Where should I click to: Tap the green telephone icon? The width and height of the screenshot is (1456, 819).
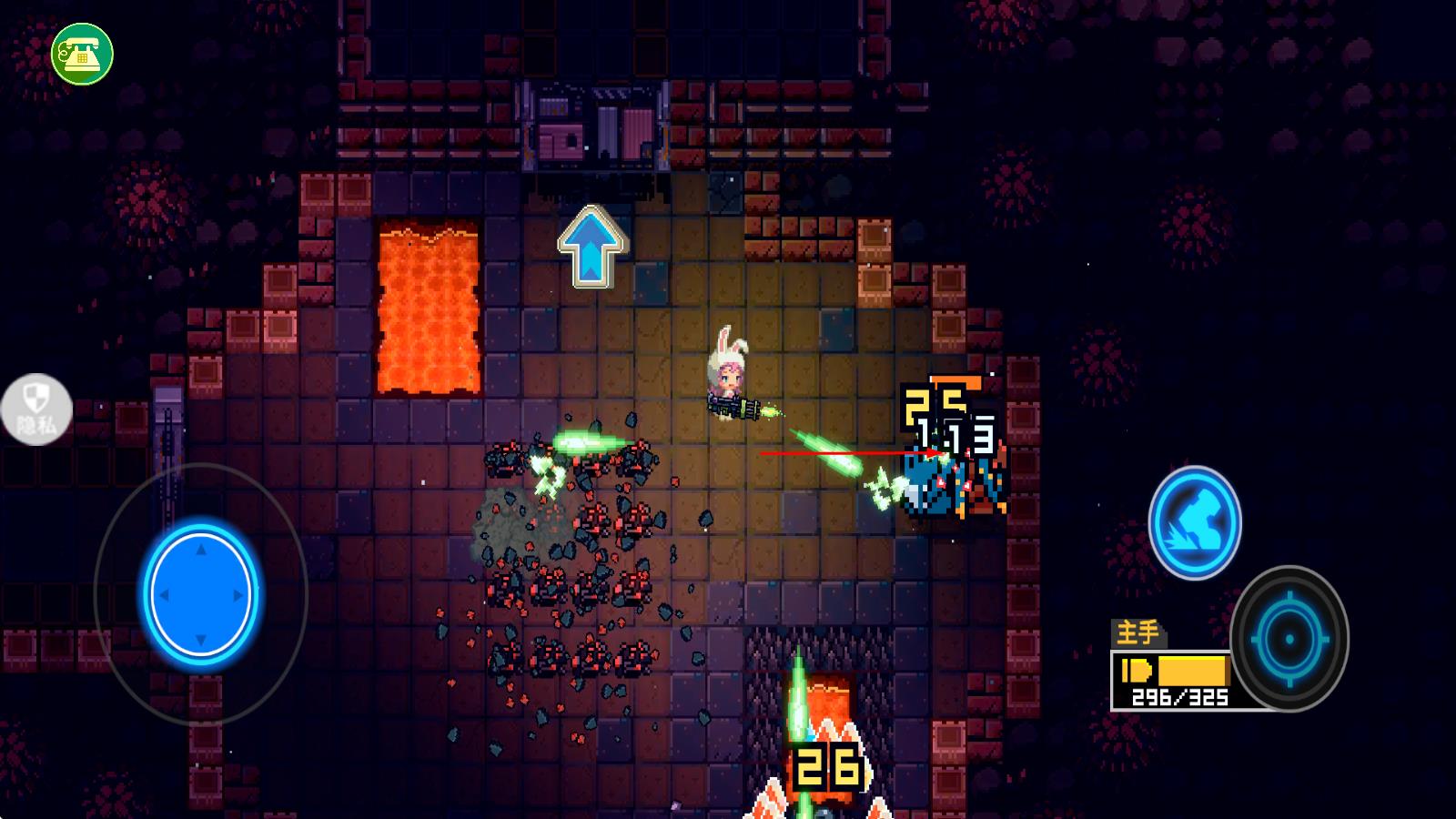point(82,54)
